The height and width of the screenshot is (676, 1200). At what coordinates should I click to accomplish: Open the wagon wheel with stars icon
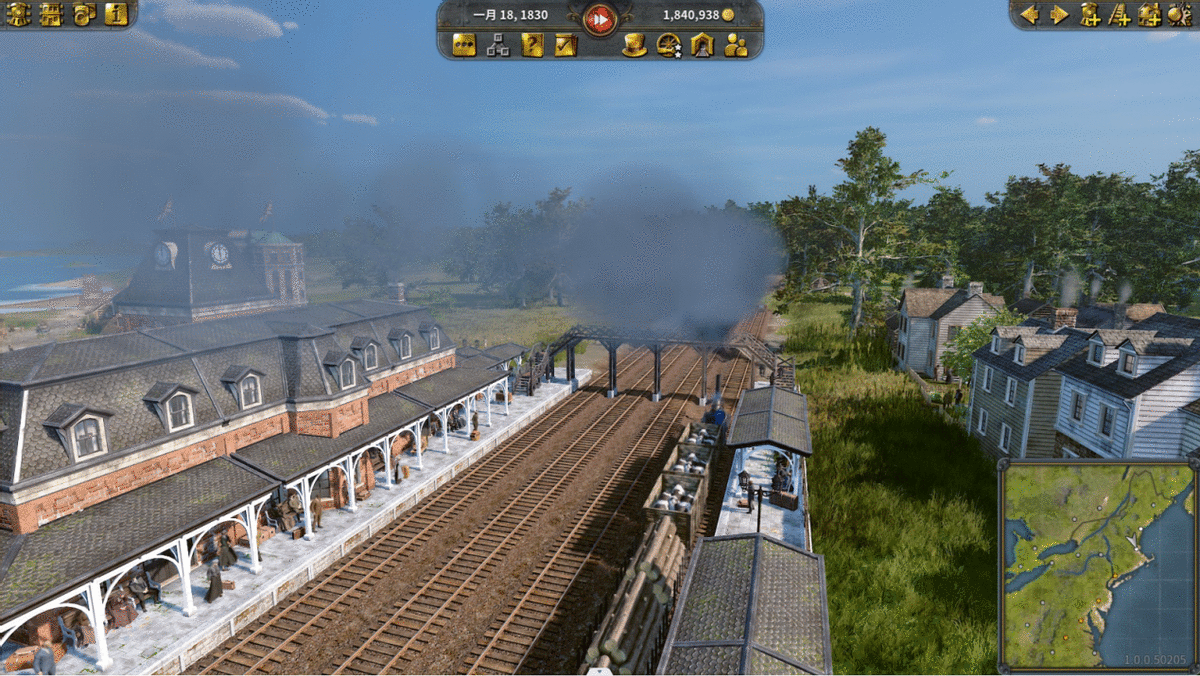(668, 45)
